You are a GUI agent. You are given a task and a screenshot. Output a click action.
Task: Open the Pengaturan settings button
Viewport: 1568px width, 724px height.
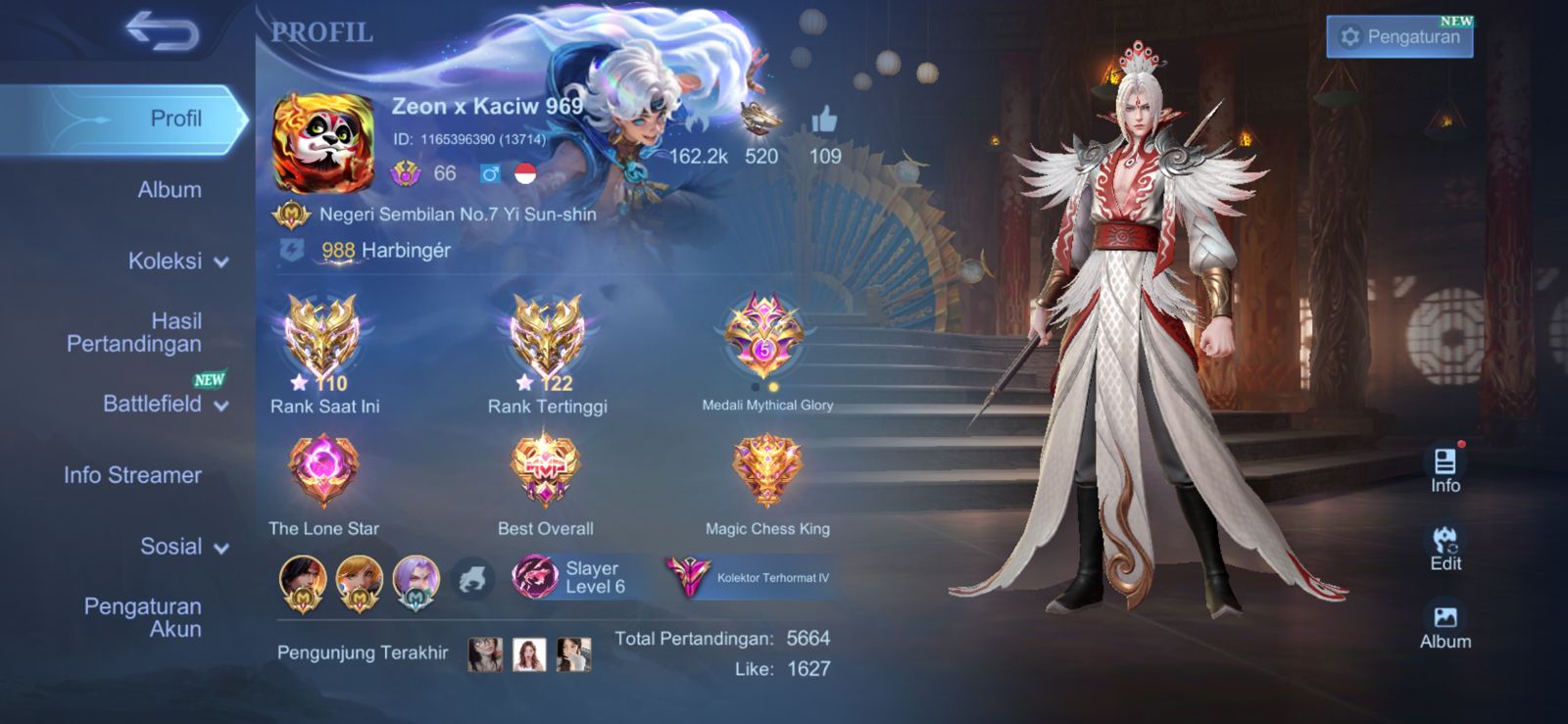pos(1399,37)
